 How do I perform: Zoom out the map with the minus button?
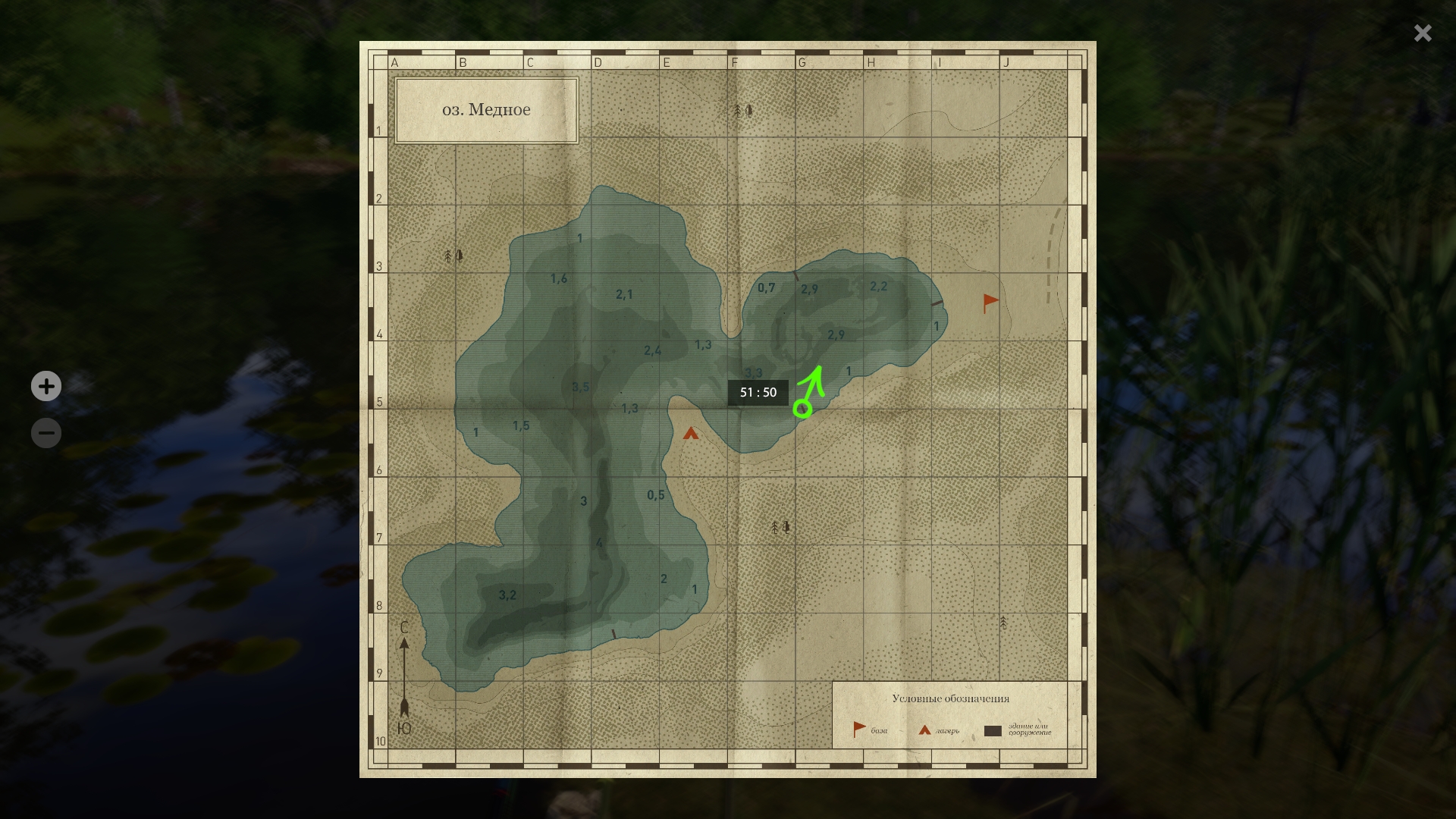point(46,433)
